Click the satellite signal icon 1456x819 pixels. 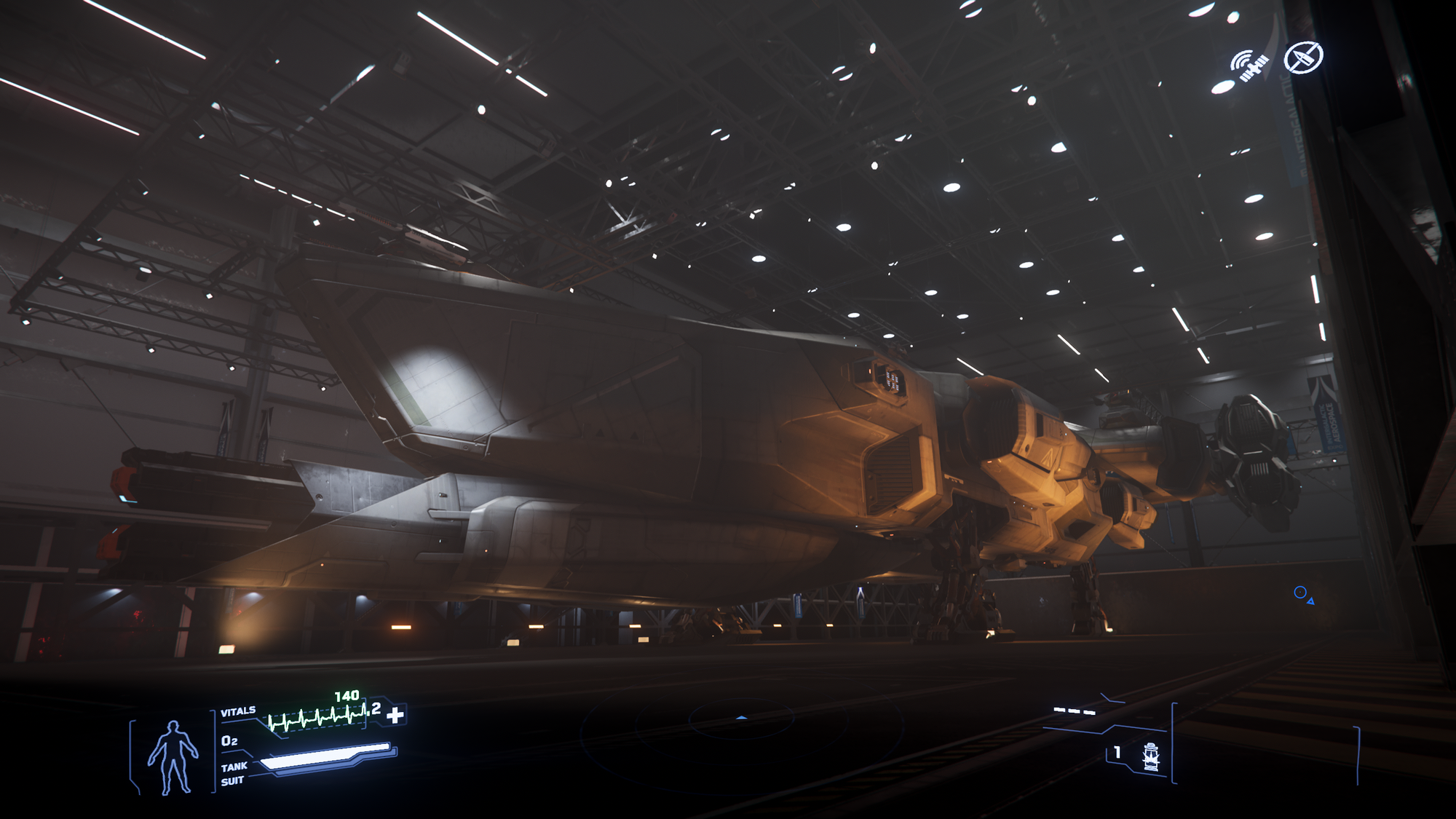[x=1249, y=66]
